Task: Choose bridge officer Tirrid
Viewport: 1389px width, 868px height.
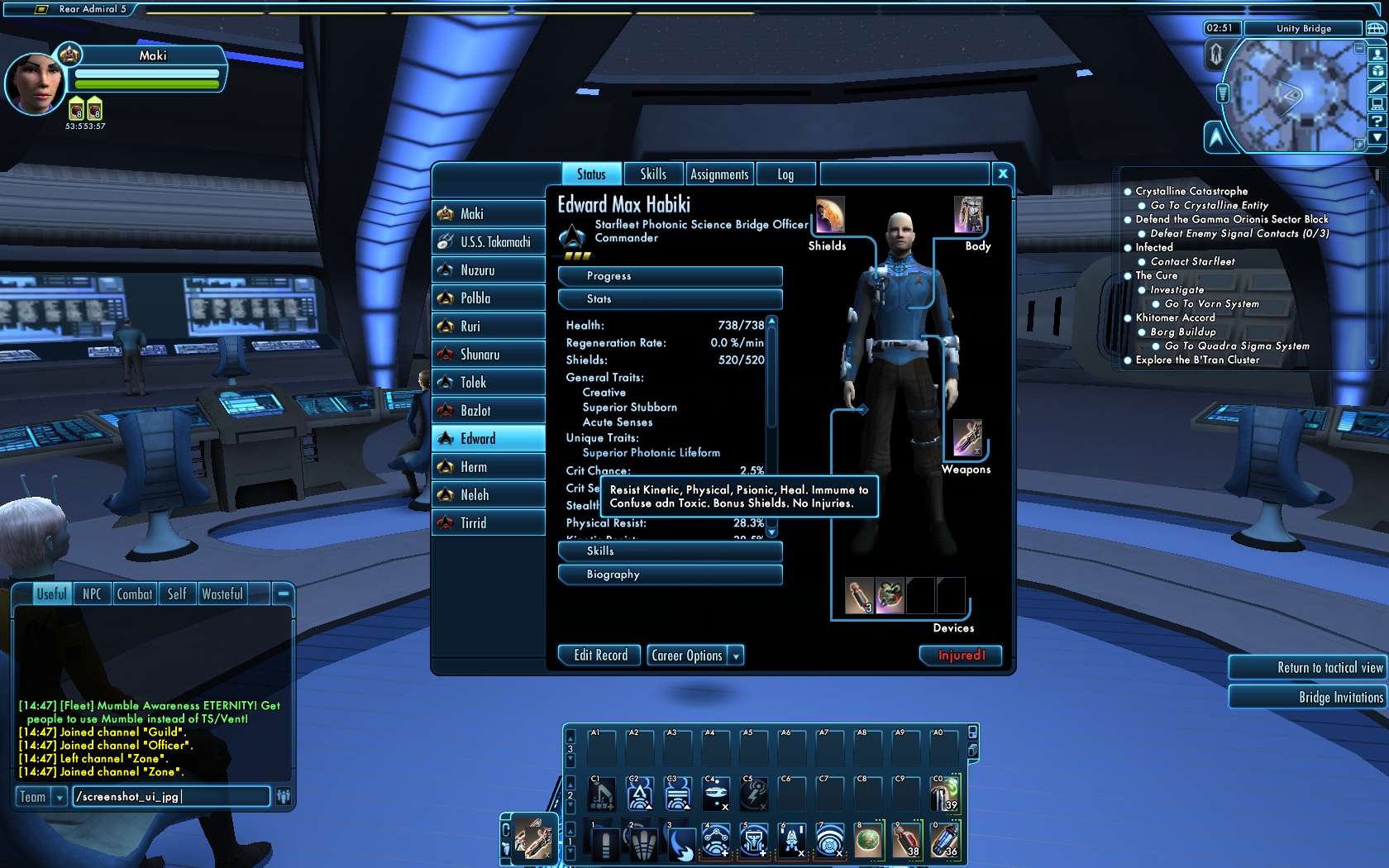Action: click(488, 523)
